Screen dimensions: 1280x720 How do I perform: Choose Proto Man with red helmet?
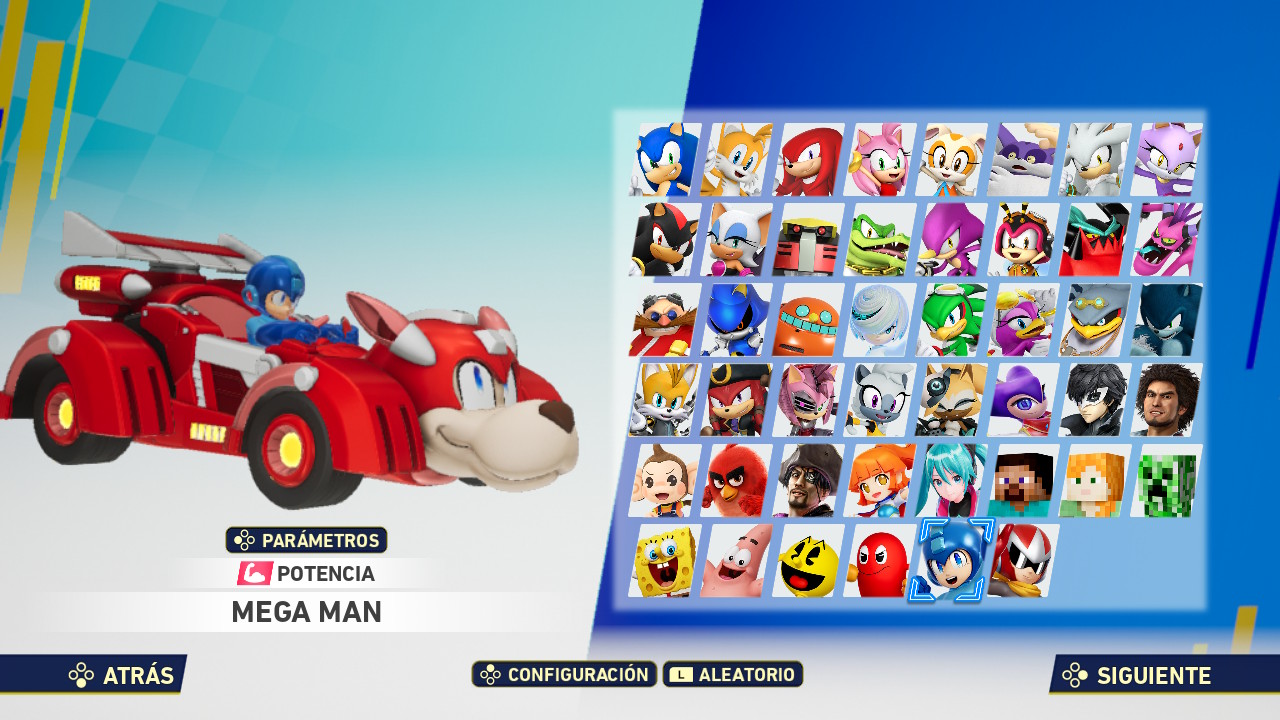[1024, 560]
